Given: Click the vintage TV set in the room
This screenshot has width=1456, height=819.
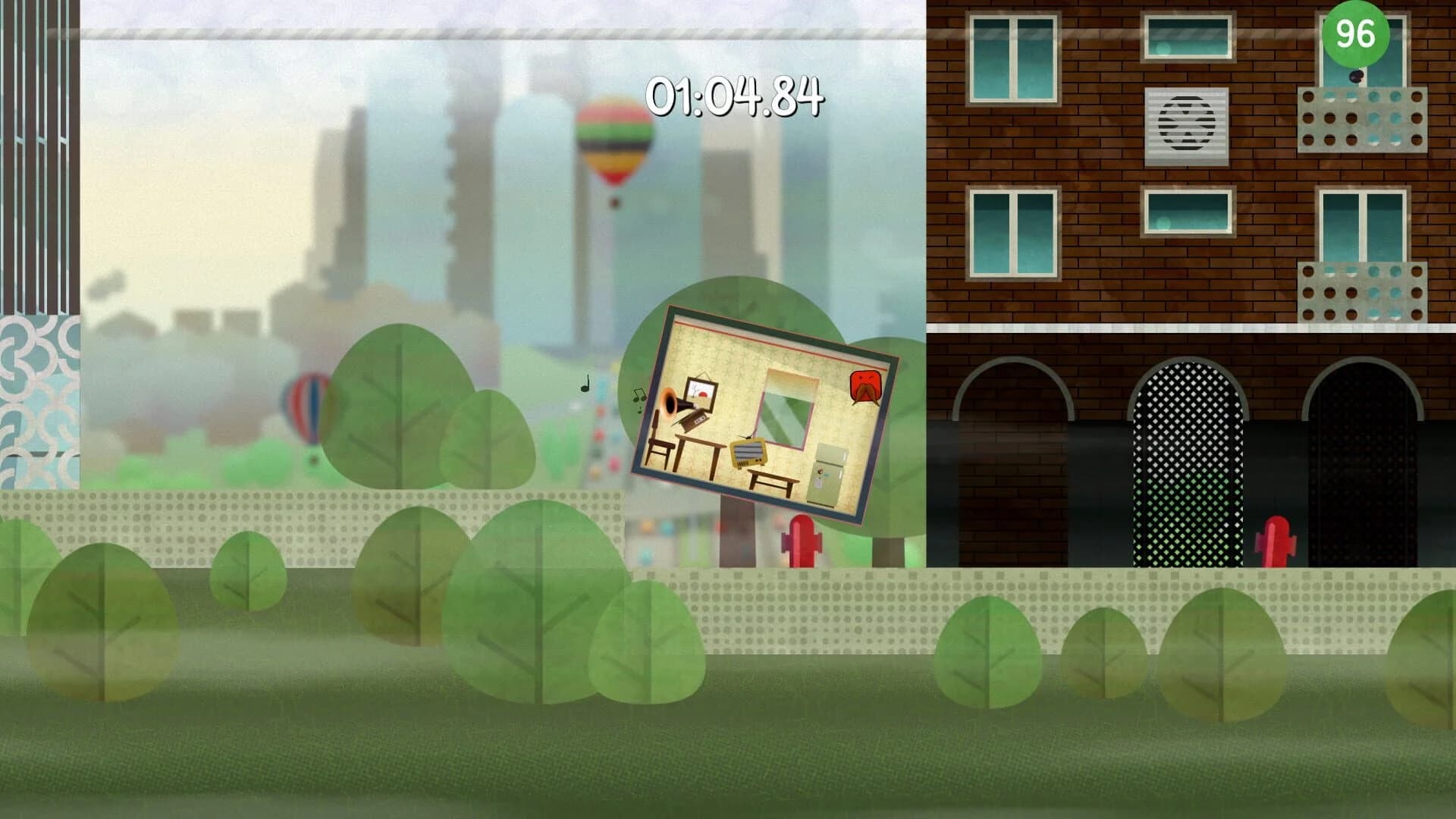Looking at the screenshot, I should [748, 453].
